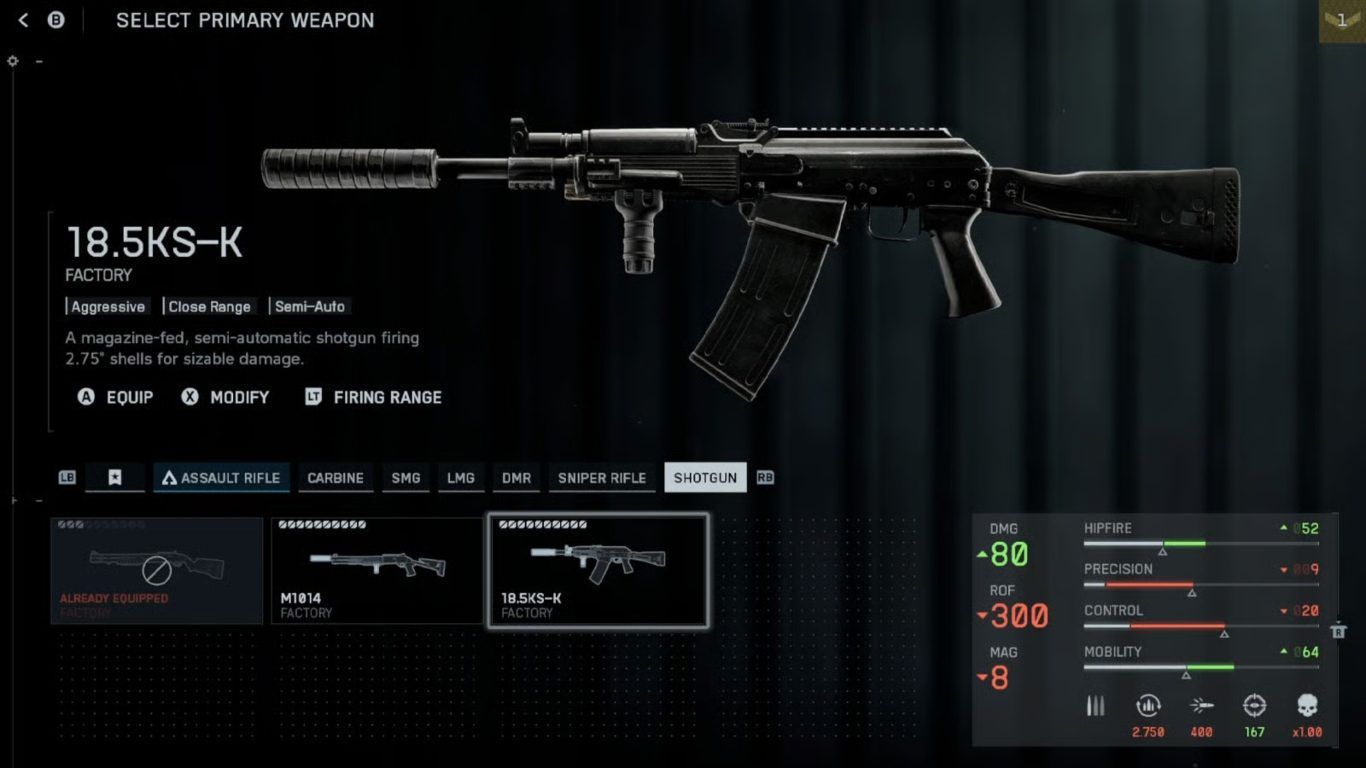Screen dimensions: 1366x768
Task: Open the rank badge in top-right corner
Action: click(x=1342, y=20)
